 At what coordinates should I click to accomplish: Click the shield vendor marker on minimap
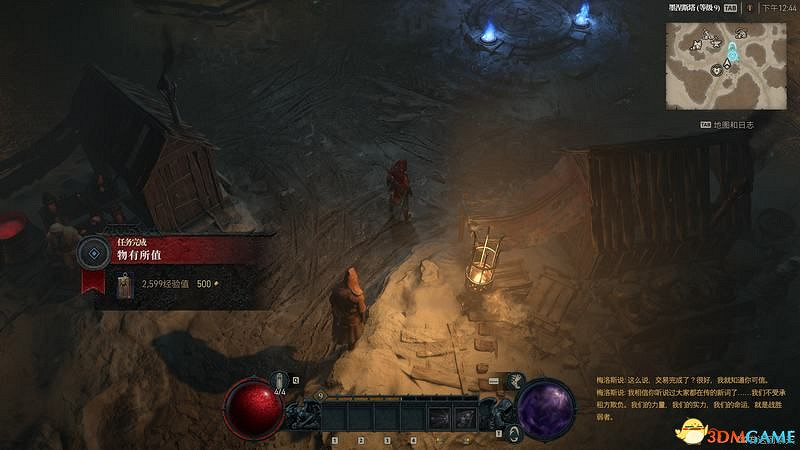click(718, 70)
